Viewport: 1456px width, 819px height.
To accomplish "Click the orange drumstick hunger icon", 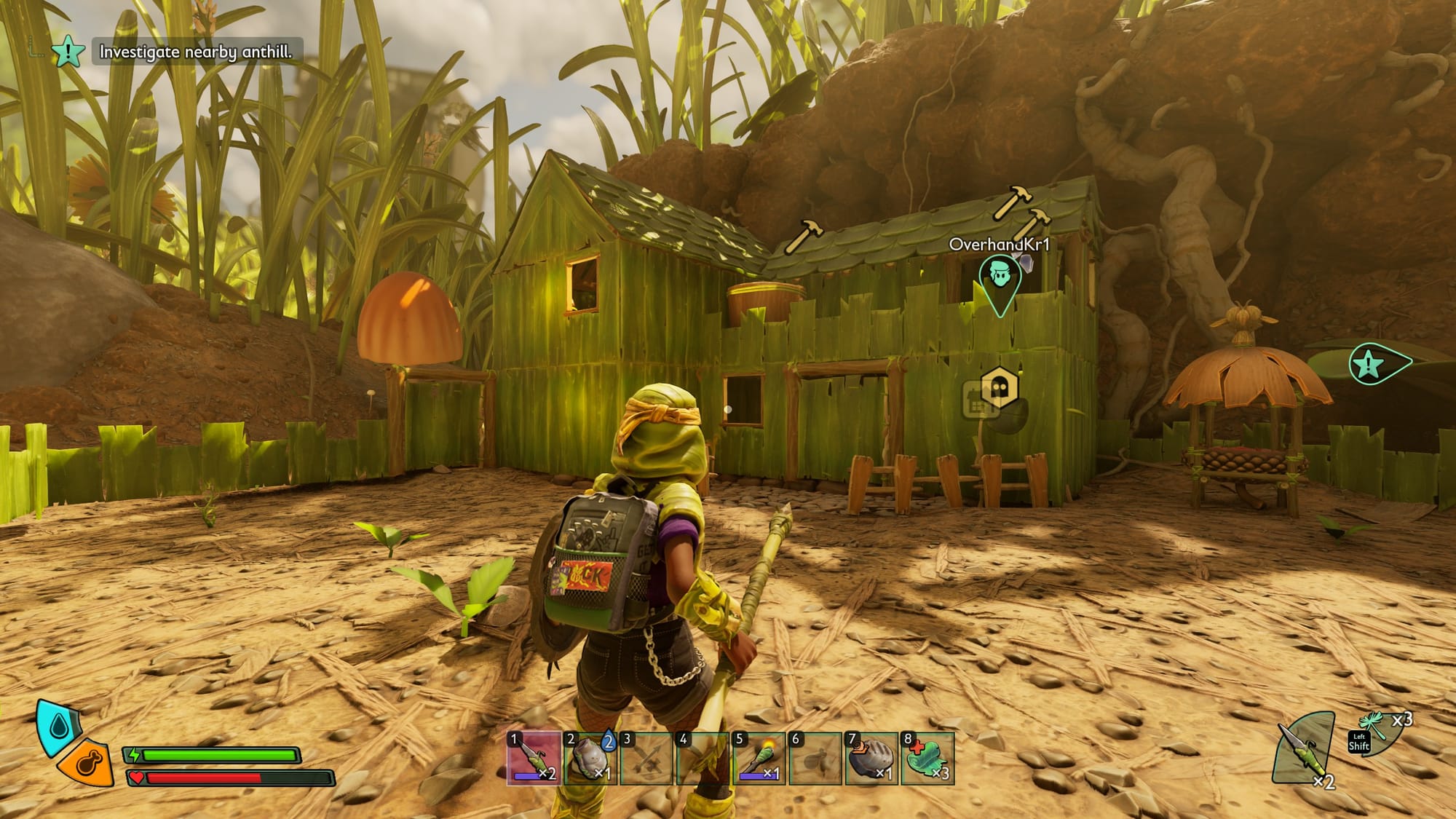I will (87, 765).
